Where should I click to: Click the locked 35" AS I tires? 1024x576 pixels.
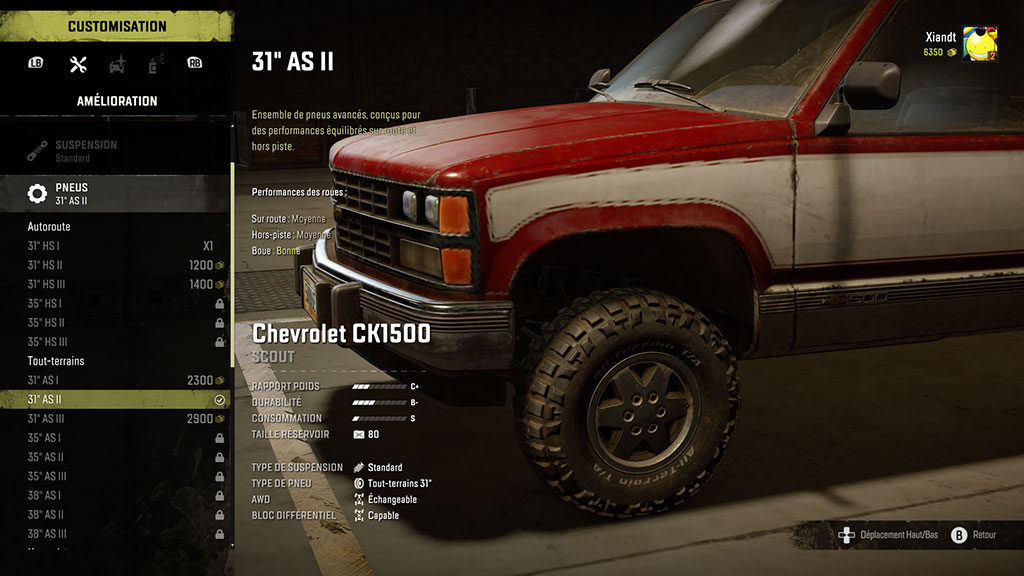[120, 438]
